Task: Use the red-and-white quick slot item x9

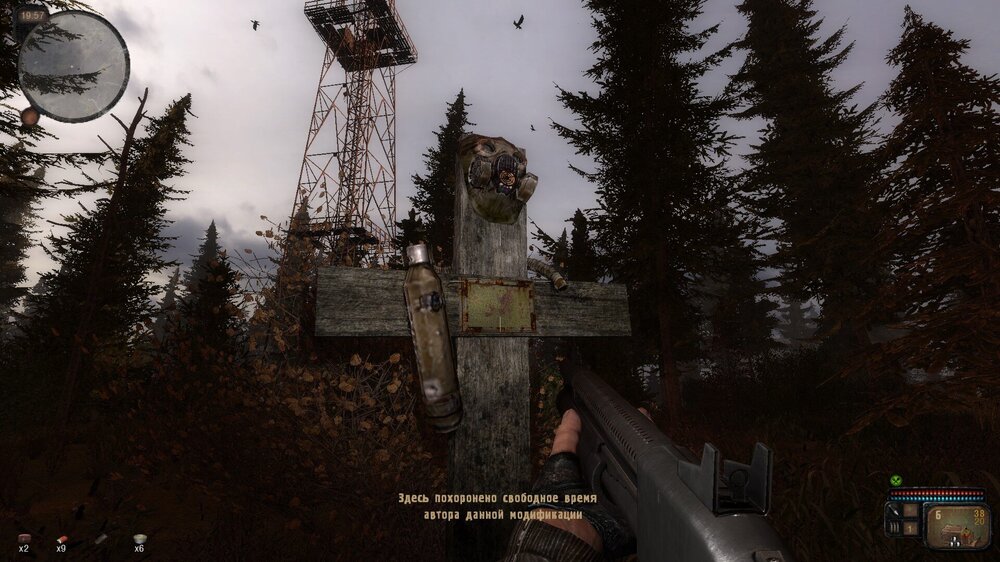Action: [61, 538]
